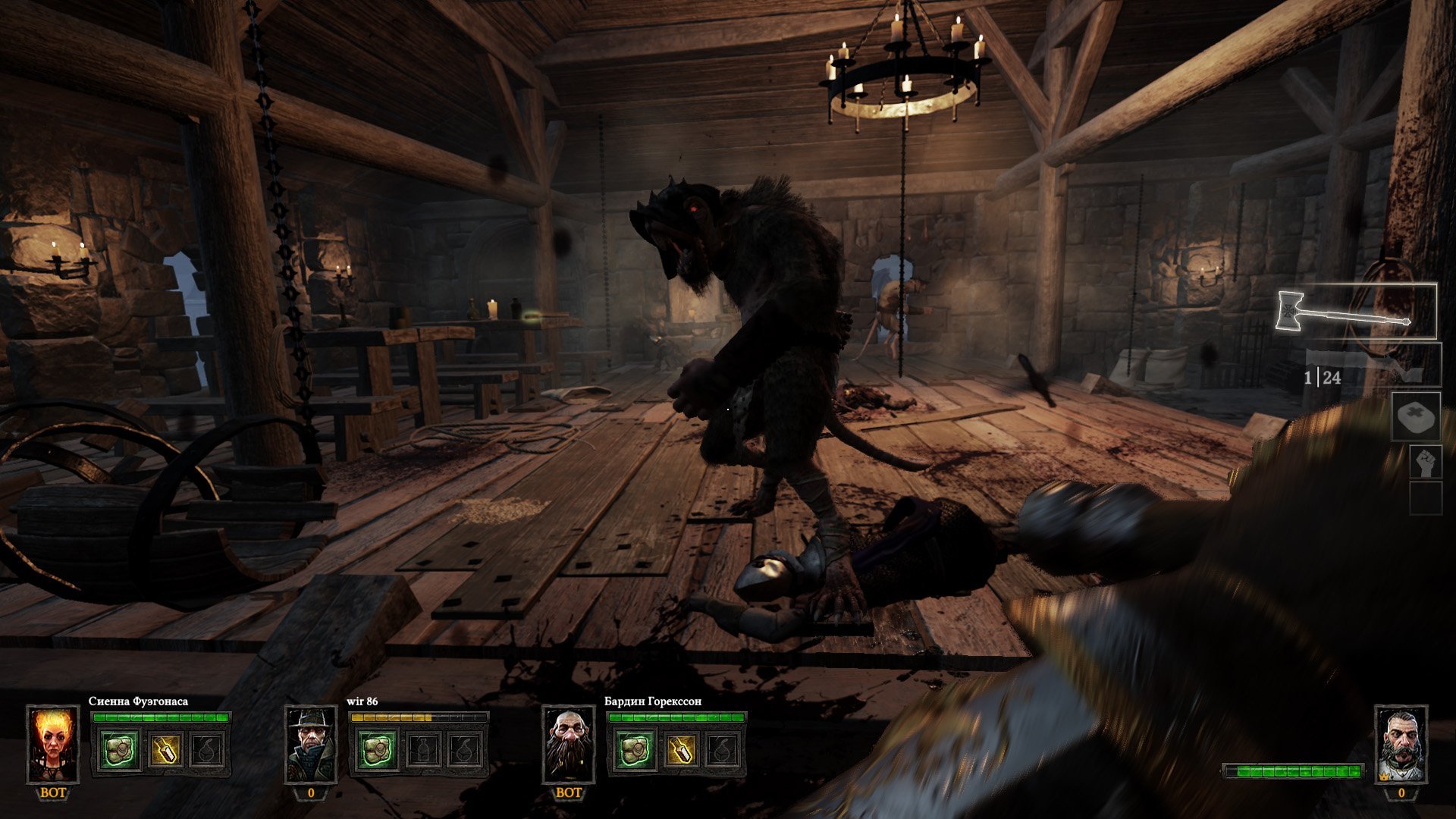This screenshot has width=1456, height=819.
Task: Select wir 86's green healing supplies icon
Action: point(378,750)
